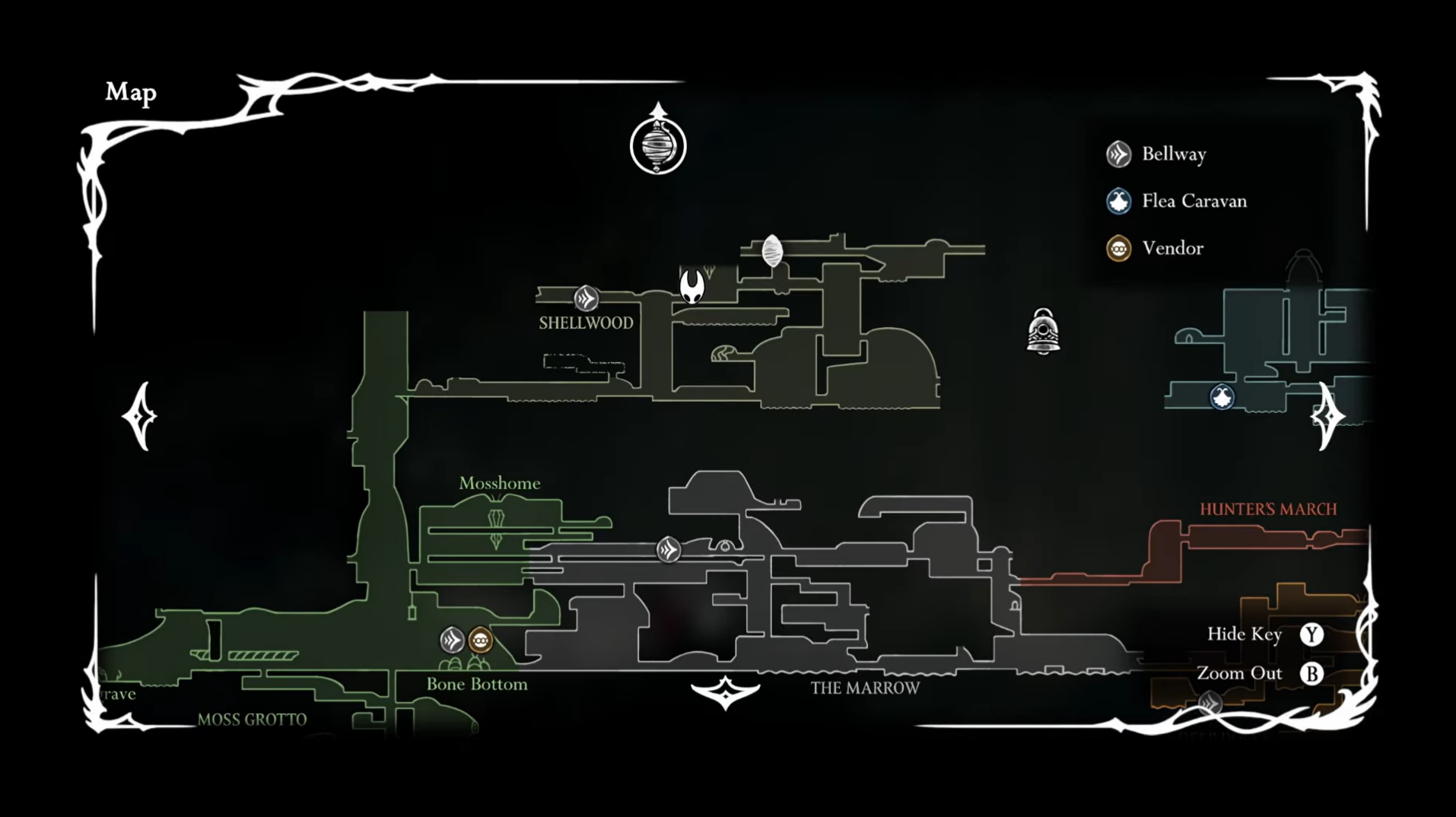Select the HUNTER'S MARCH area label

pos(1268,508)
